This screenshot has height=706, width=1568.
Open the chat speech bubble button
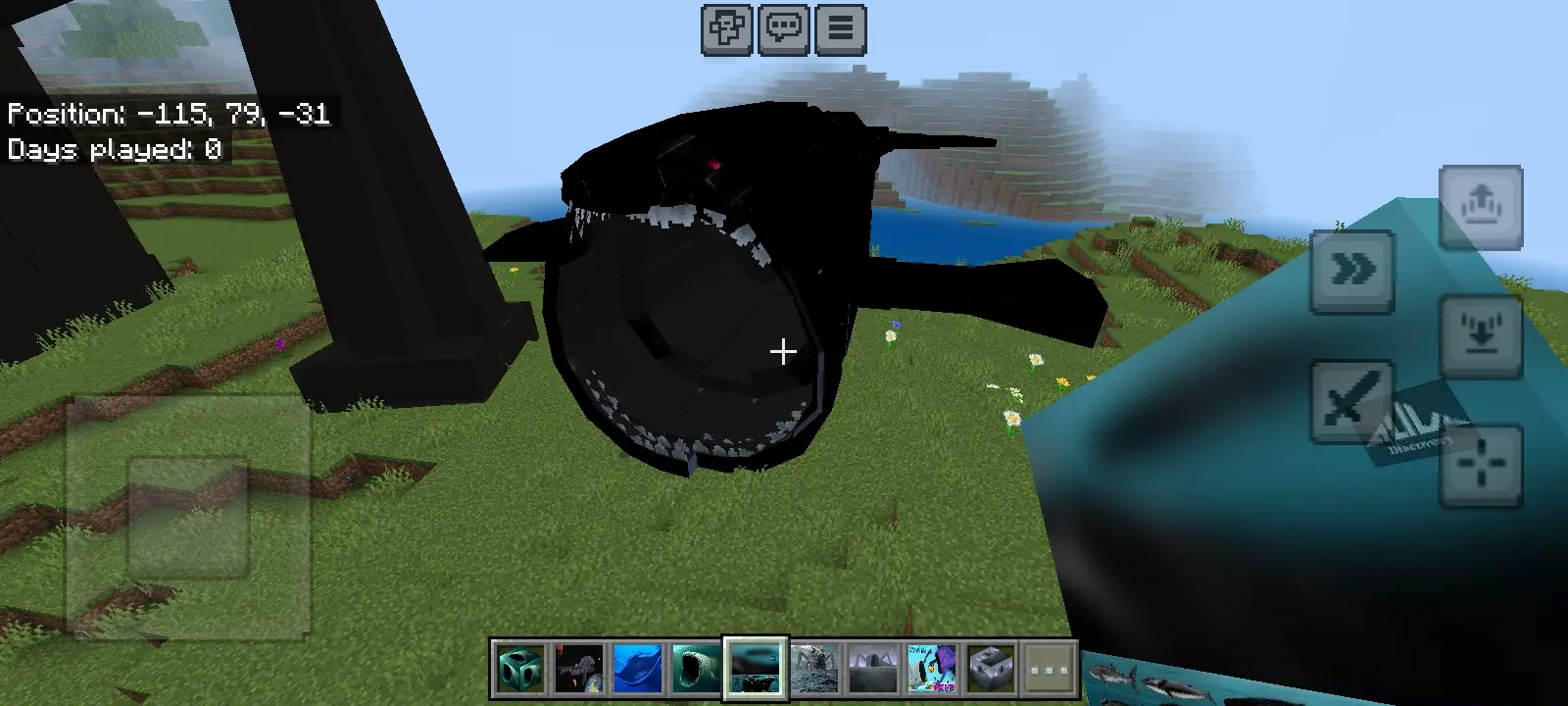[783, 29]
